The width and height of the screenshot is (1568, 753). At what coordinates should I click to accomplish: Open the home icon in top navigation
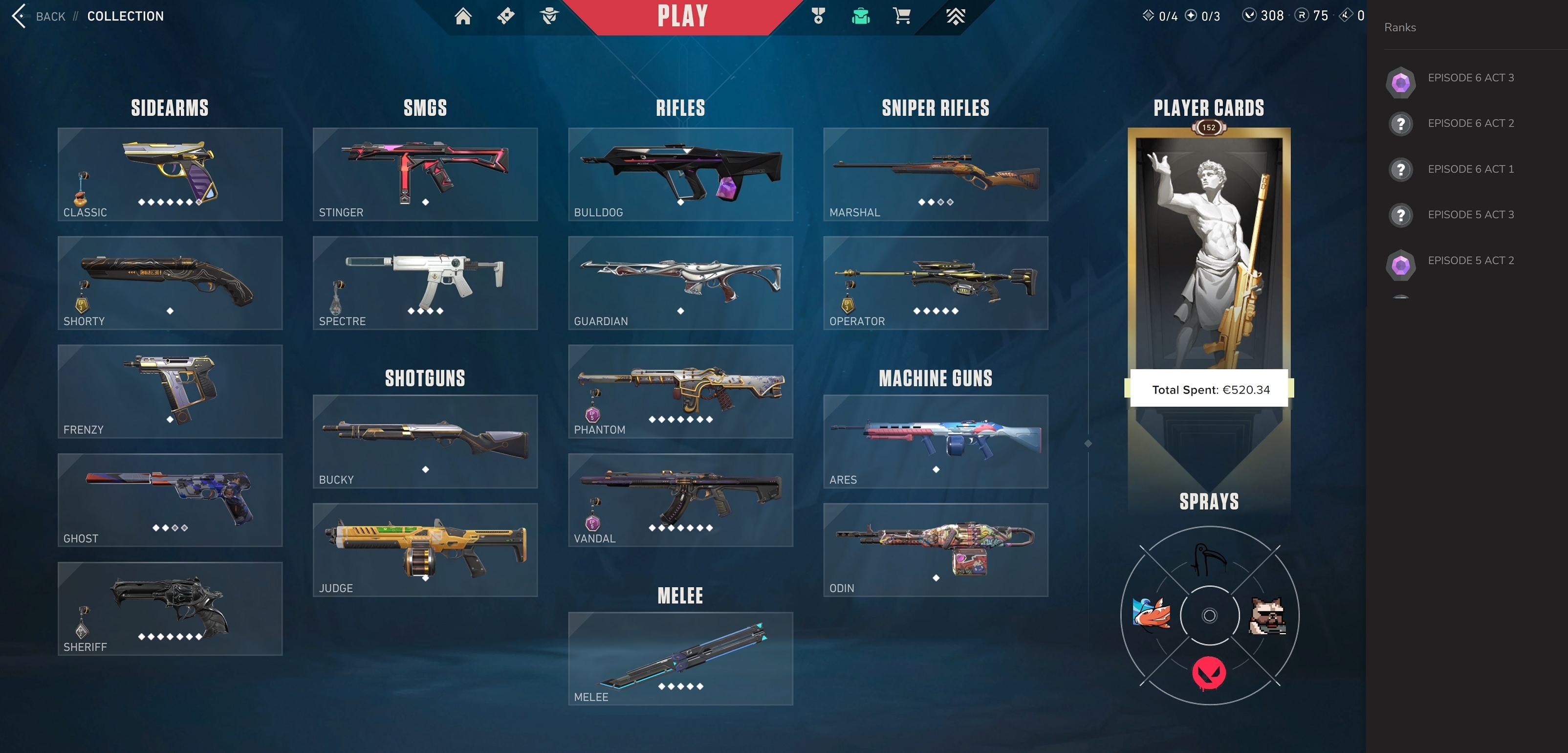pyautogui.click(x=462, y=17)
